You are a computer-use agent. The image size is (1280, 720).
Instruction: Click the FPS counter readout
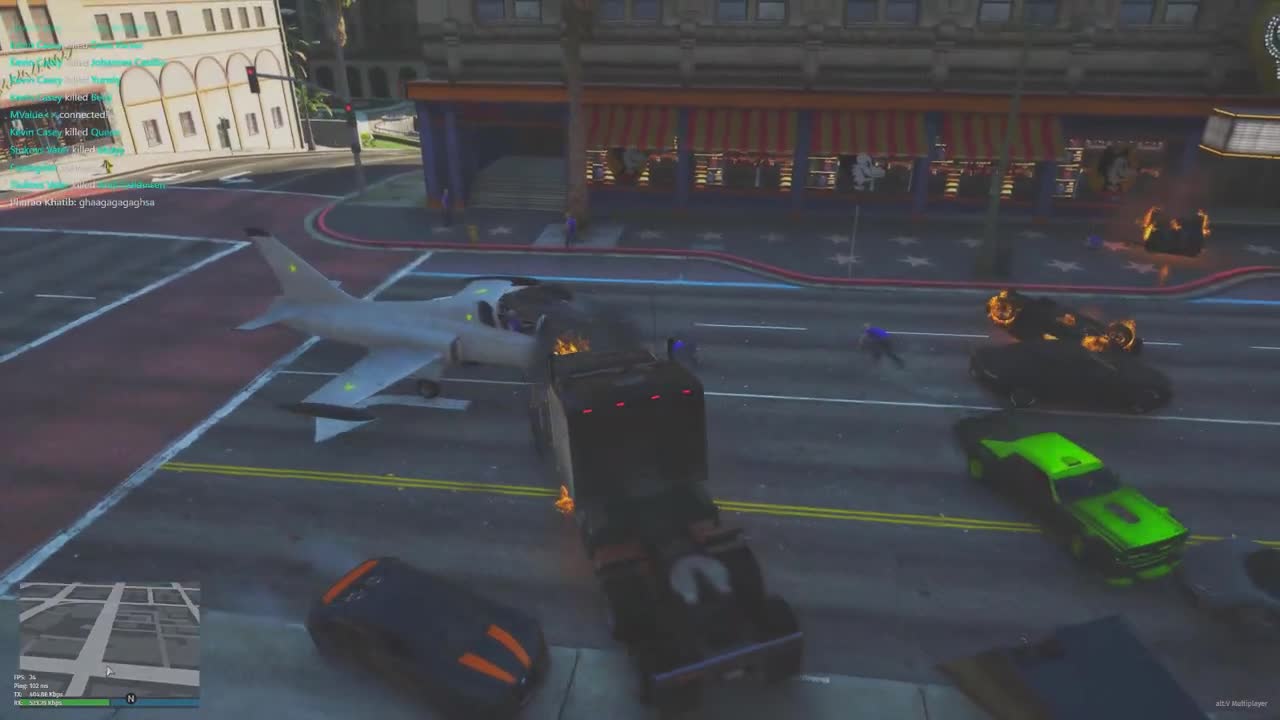pyautogui.click(x=25, y=676)
